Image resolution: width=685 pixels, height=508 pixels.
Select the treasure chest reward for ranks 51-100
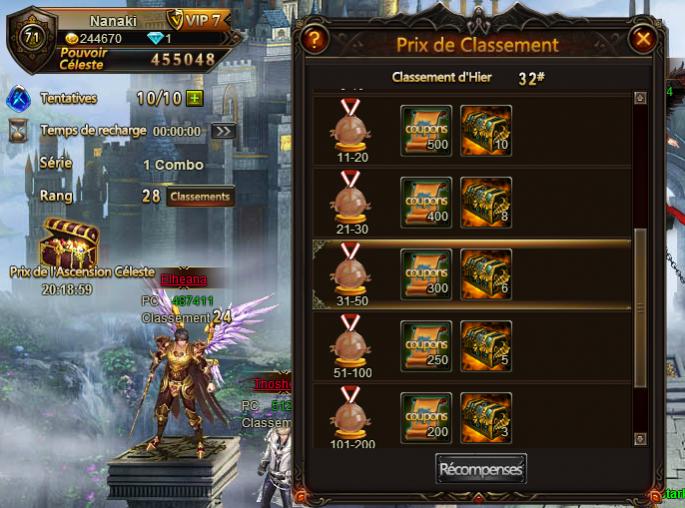pos(486,345)
